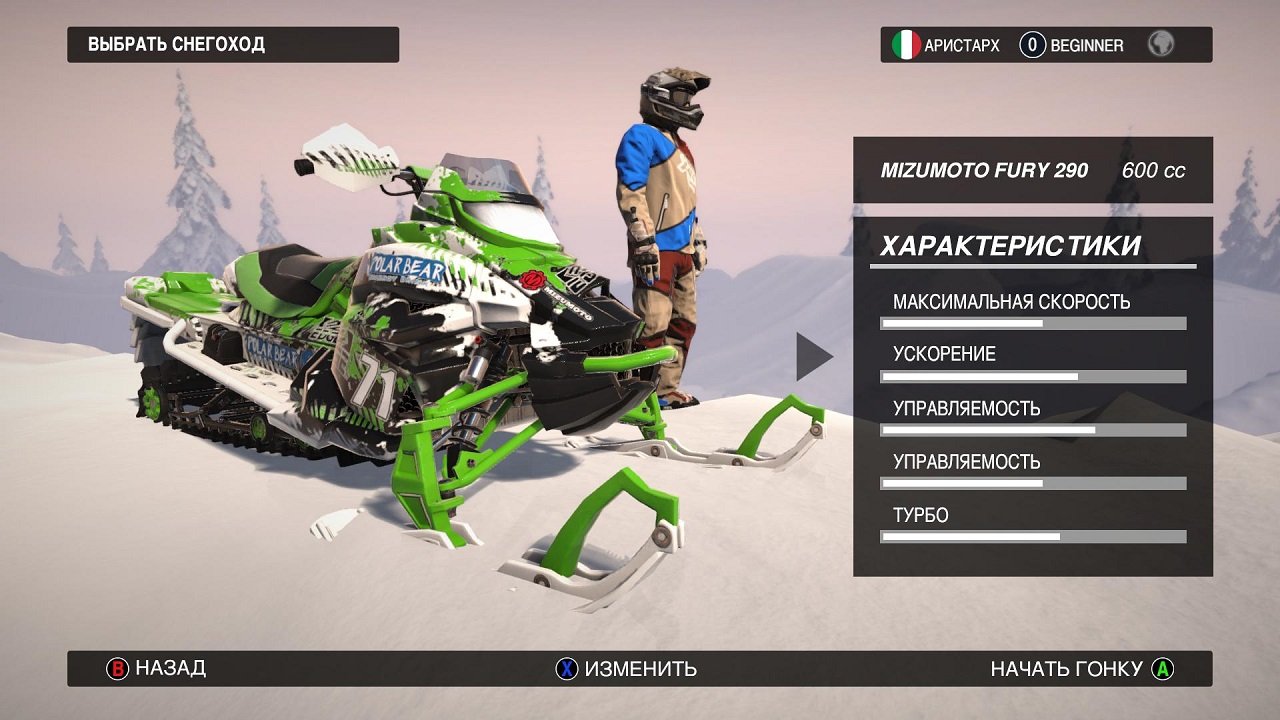Open the globe icon in the top corner

[1159, 45]
